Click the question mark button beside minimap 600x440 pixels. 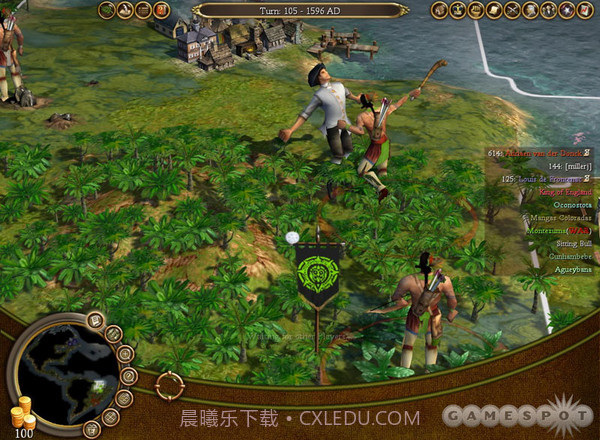(127, 375)
